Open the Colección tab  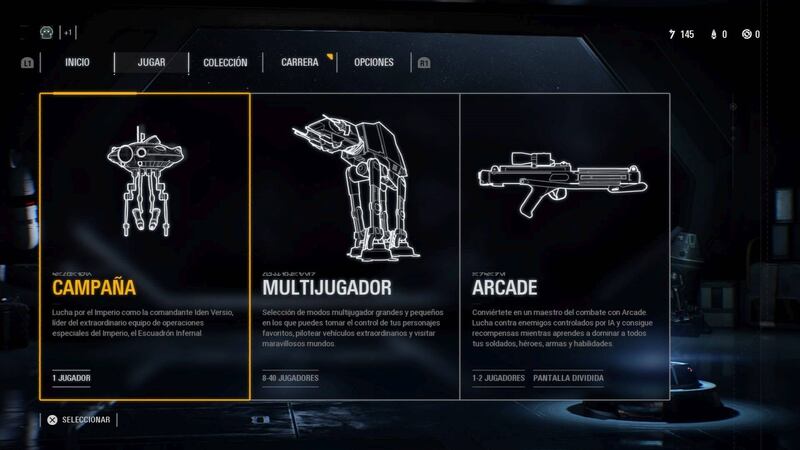click(x=225, y=62)
